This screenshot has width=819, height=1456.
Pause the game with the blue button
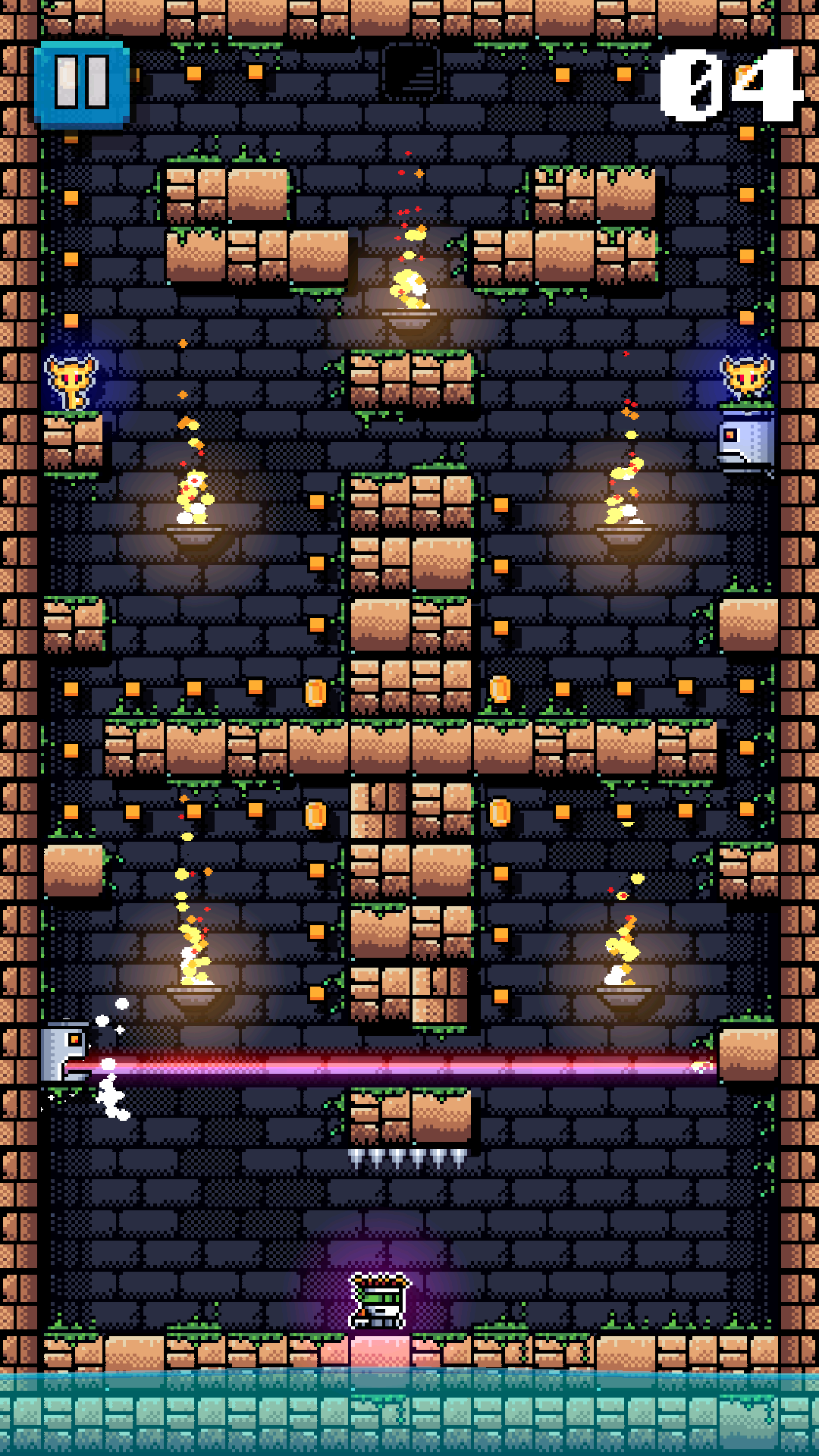pyautogui.click(x=82, y=83)
